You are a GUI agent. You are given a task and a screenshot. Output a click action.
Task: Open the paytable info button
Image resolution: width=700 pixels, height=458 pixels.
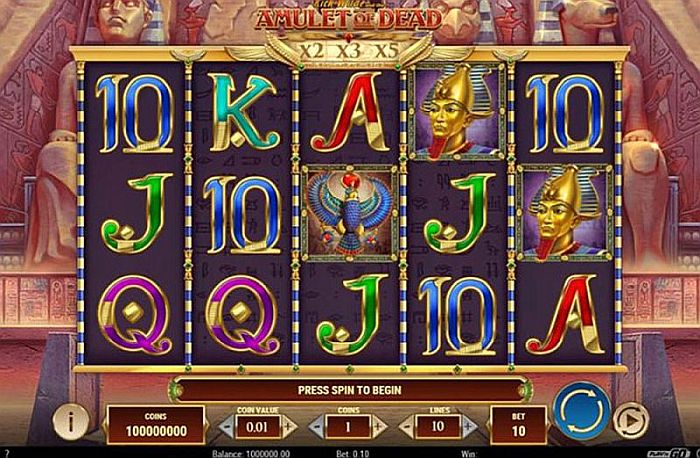(70, 421)
